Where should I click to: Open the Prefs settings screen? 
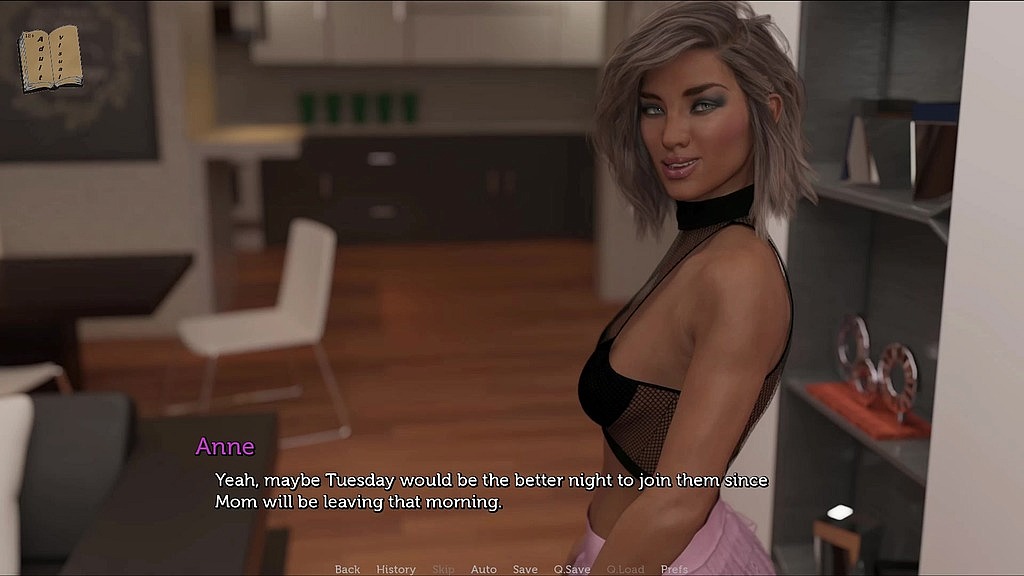click(674, 569)
